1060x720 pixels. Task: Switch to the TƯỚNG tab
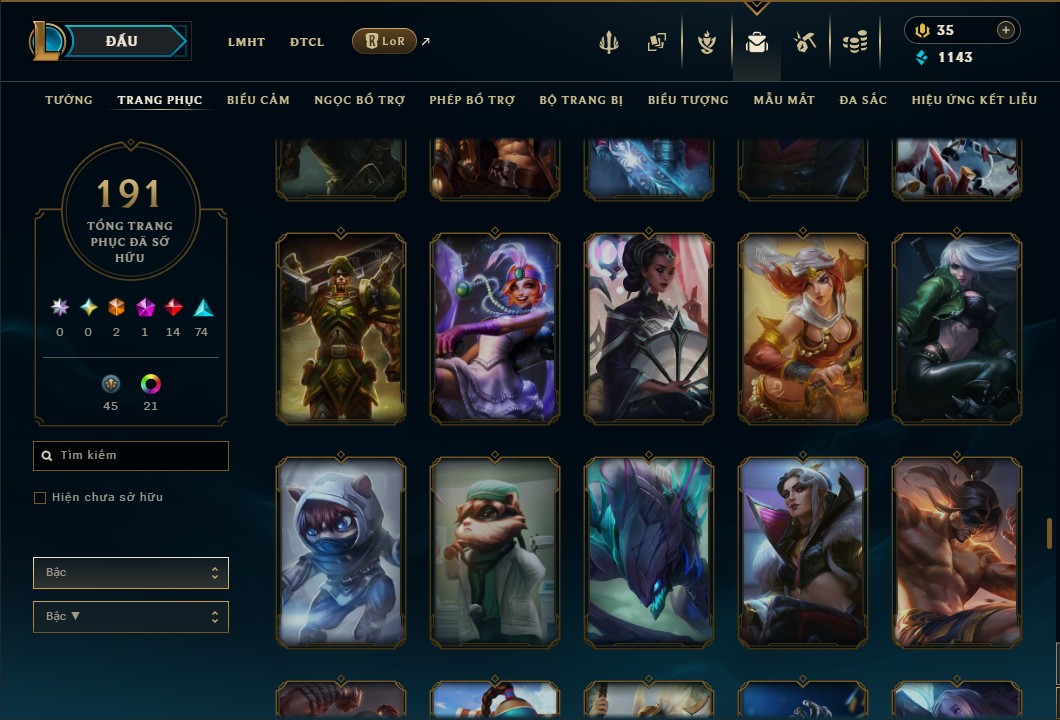pos(69,100)
